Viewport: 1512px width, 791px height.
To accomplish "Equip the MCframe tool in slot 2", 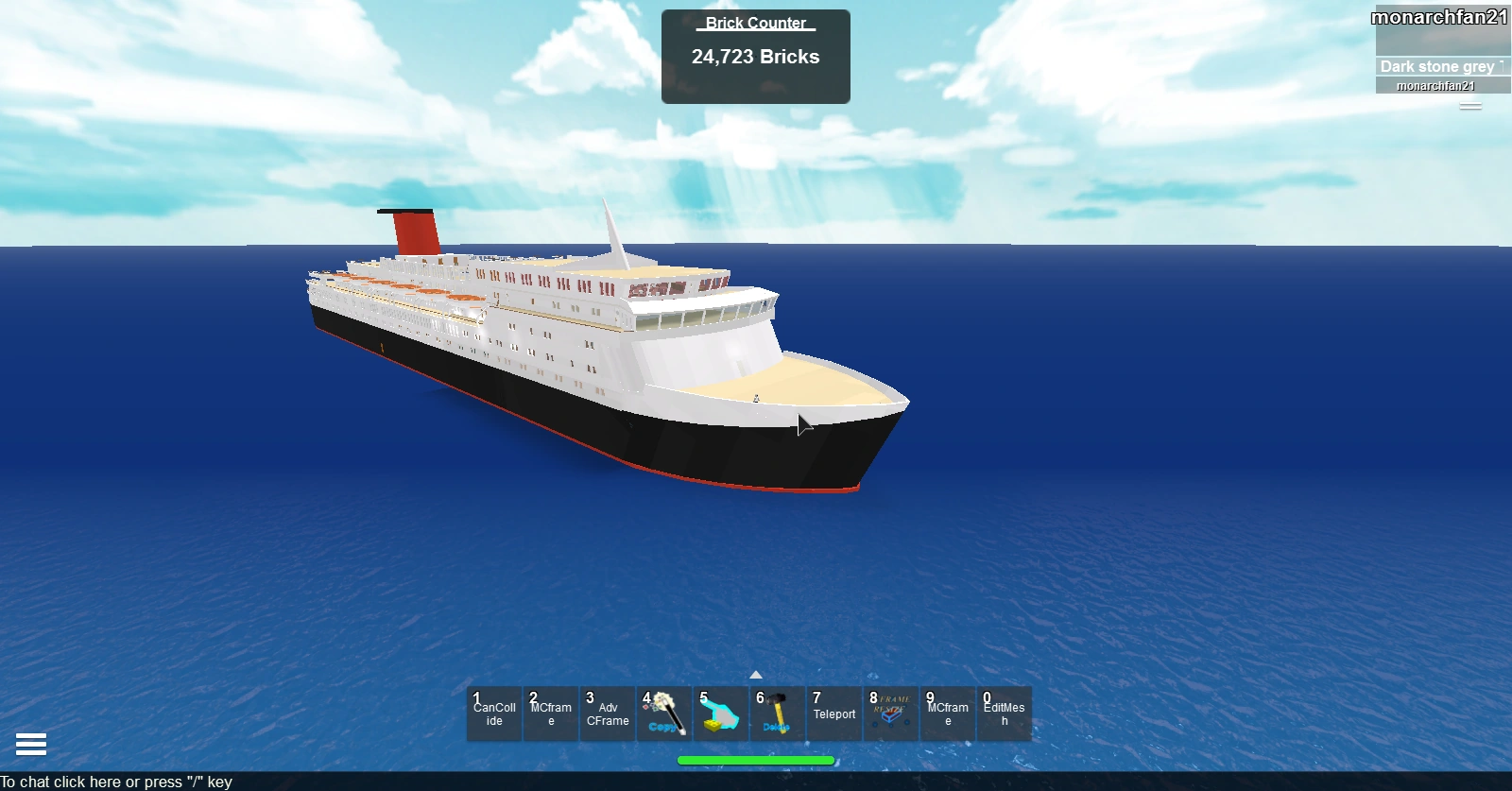I will (x=550, y=714).
